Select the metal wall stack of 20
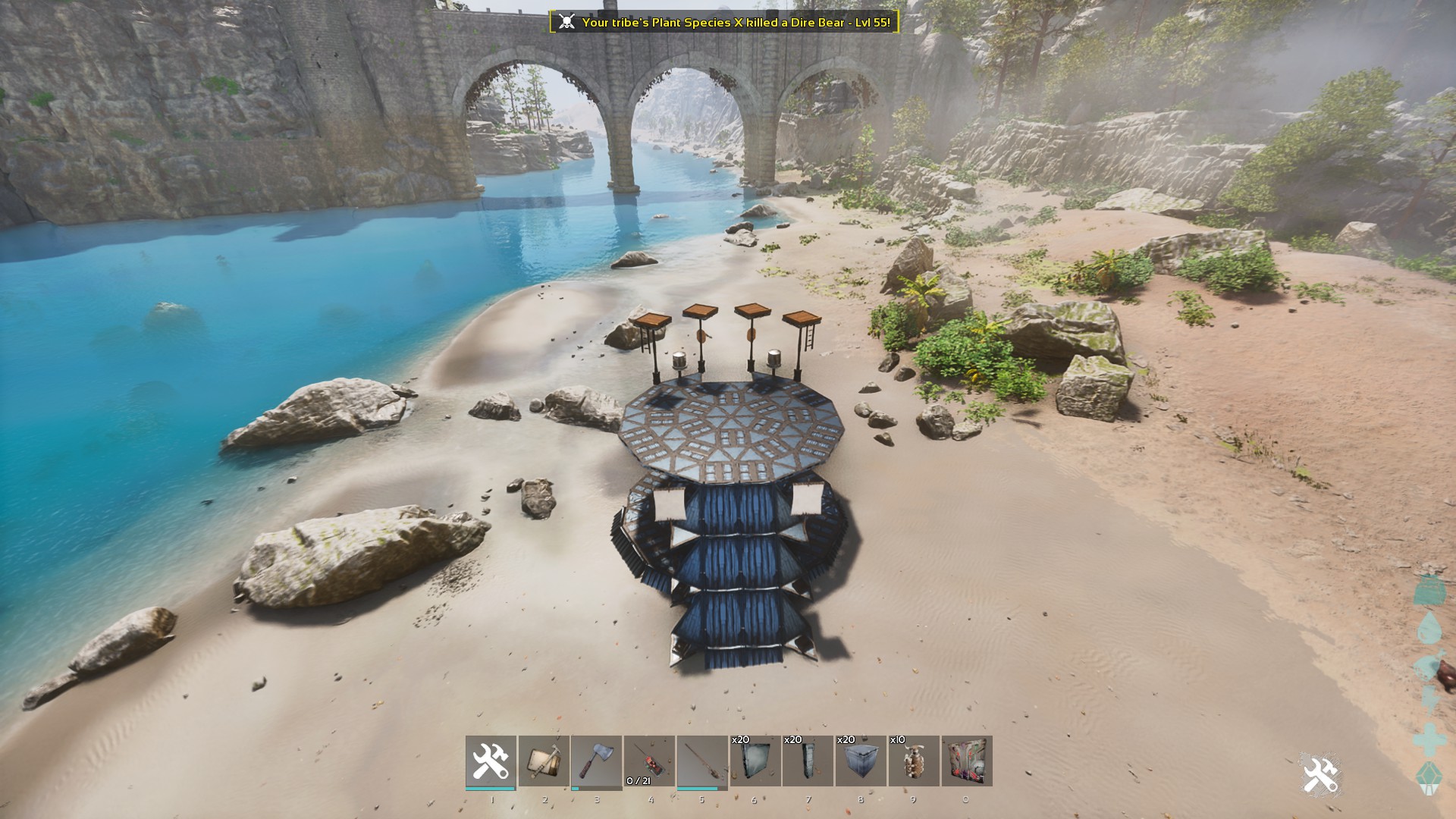The width and height of the screenshot is (1456, 819). tap(755, 761)
